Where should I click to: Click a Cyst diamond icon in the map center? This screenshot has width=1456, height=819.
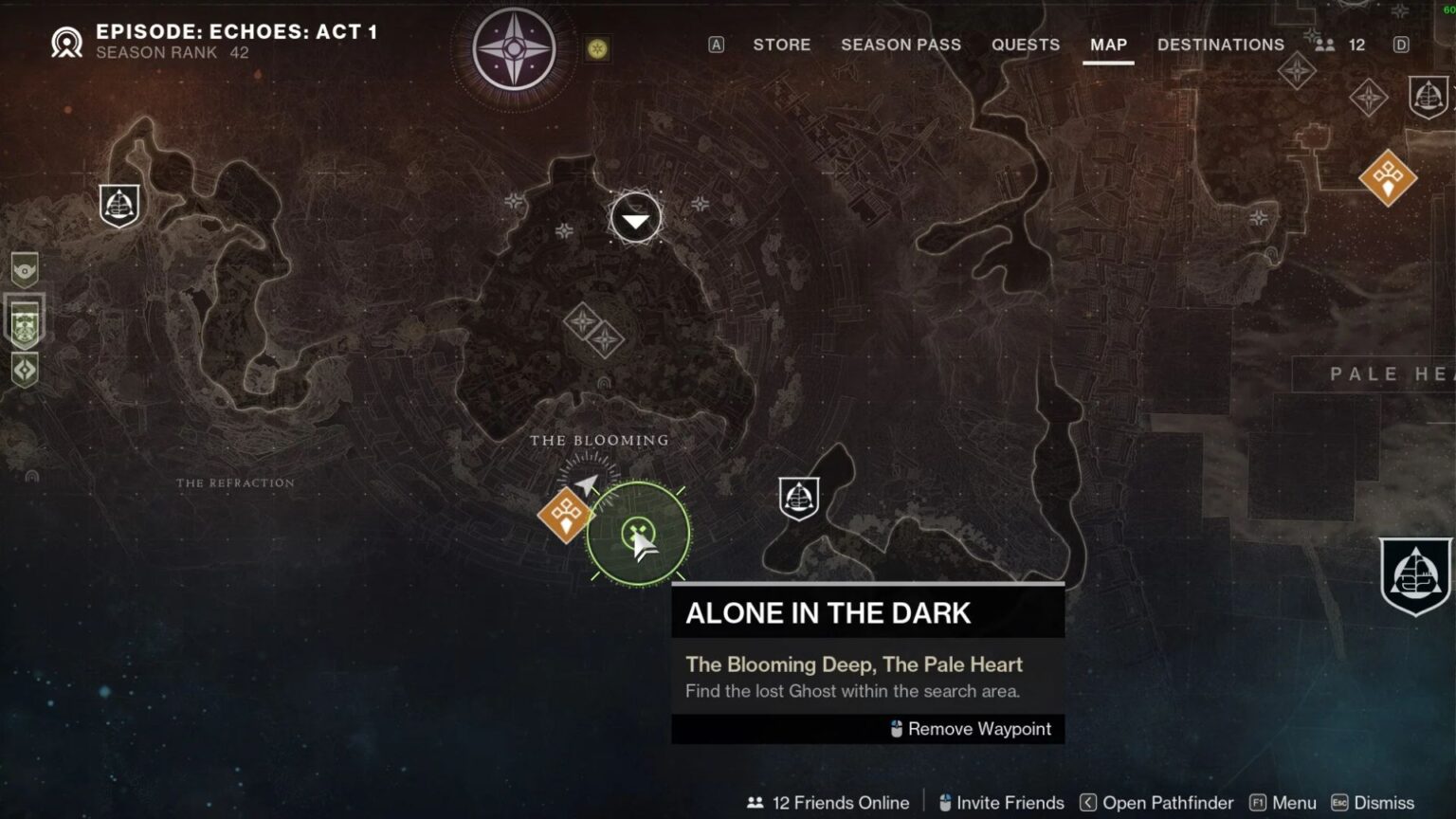(584, 321)
